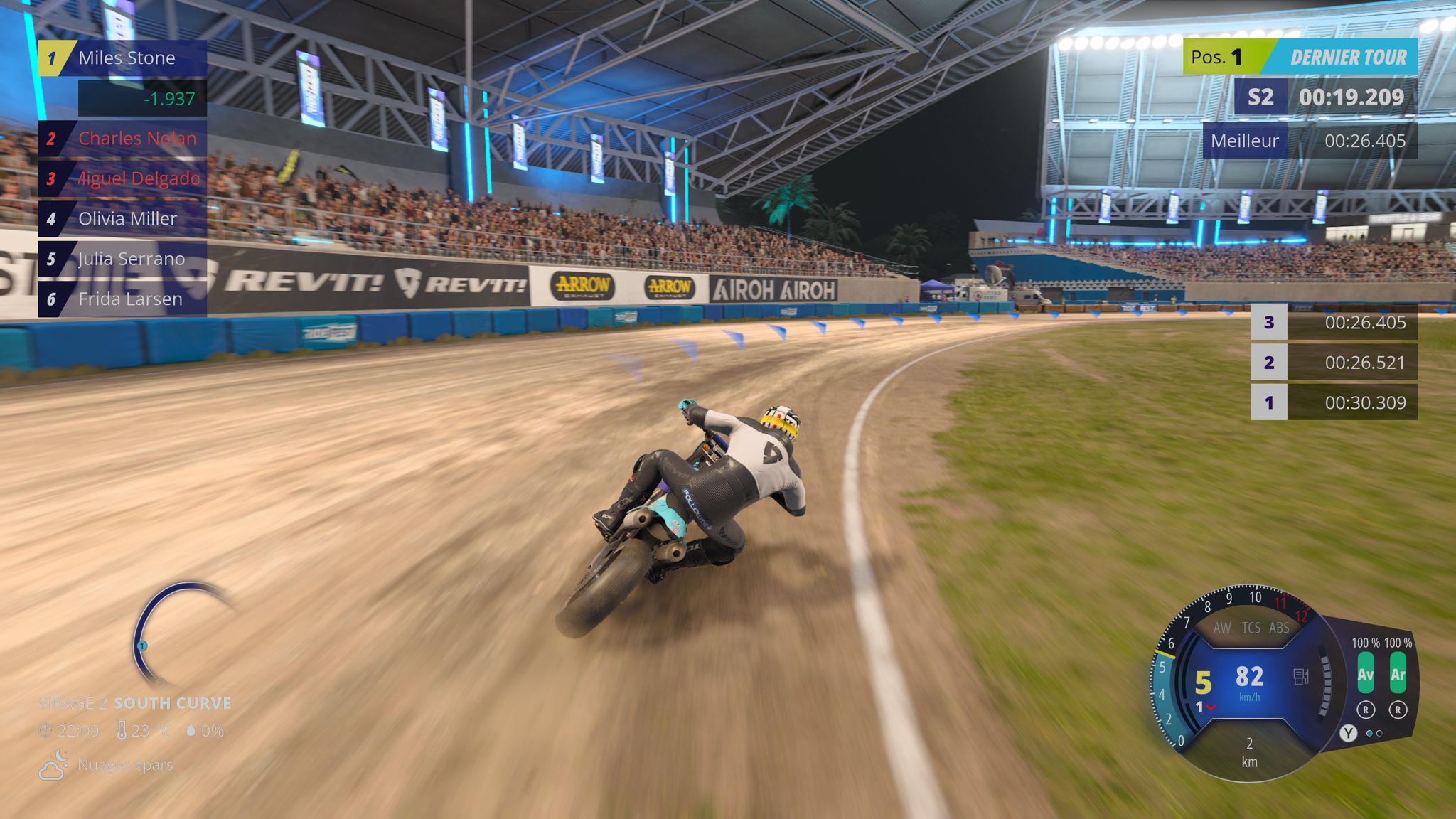The image size is (1456, 819).
Task: Click the fuel pump icon on the gauge
Action: (x=1301, y=676)
